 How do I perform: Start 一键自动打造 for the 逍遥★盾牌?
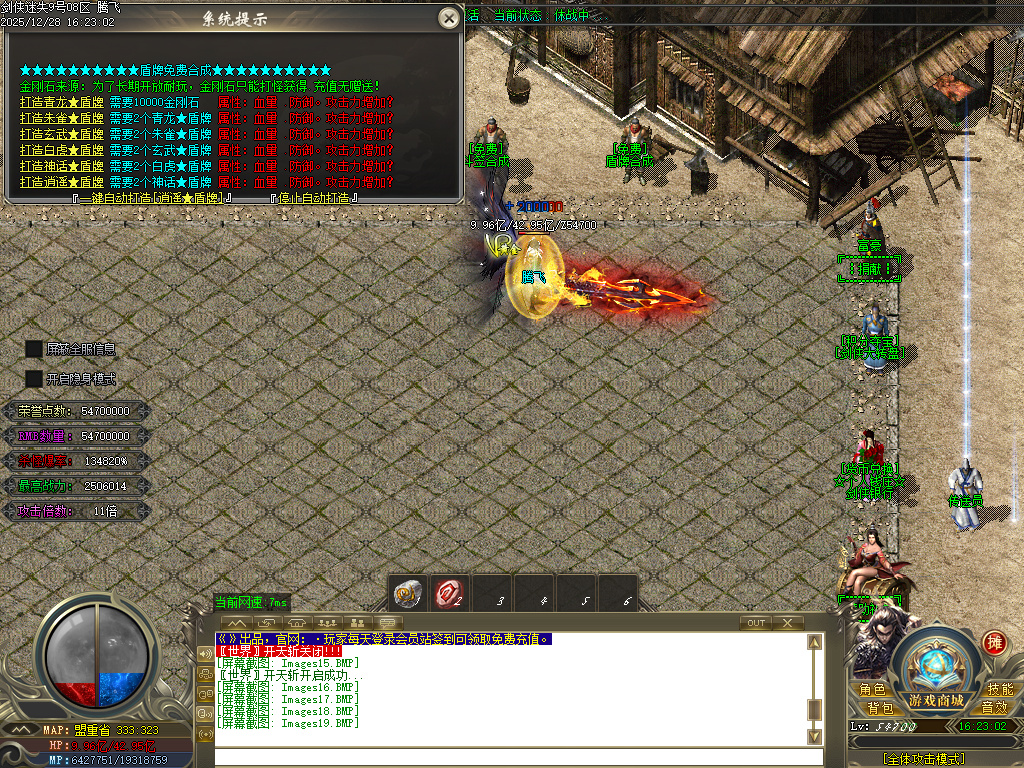pyautogui.click(x=153, y=198)
